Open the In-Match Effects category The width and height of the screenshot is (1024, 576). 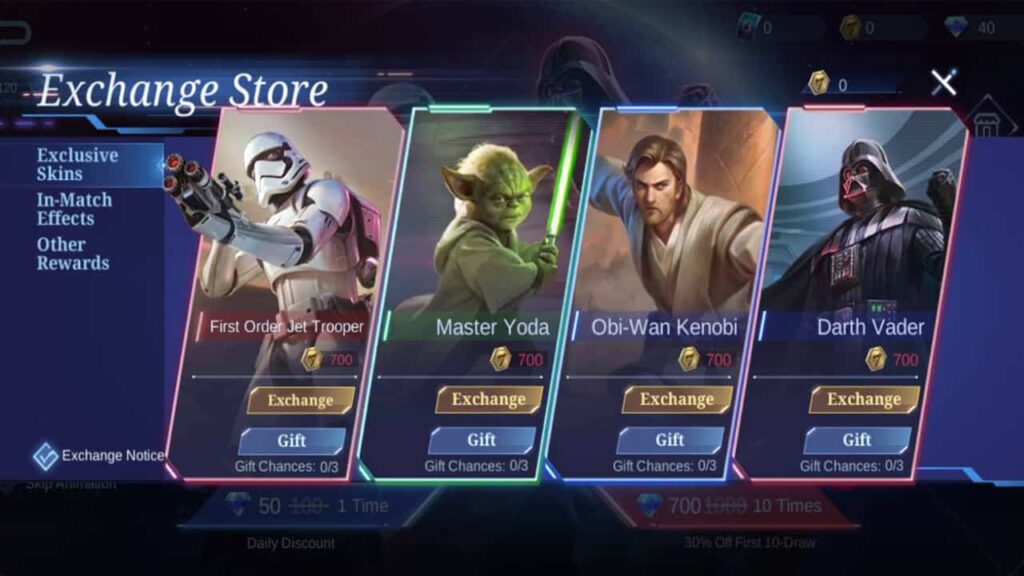[x=74, y=209]
